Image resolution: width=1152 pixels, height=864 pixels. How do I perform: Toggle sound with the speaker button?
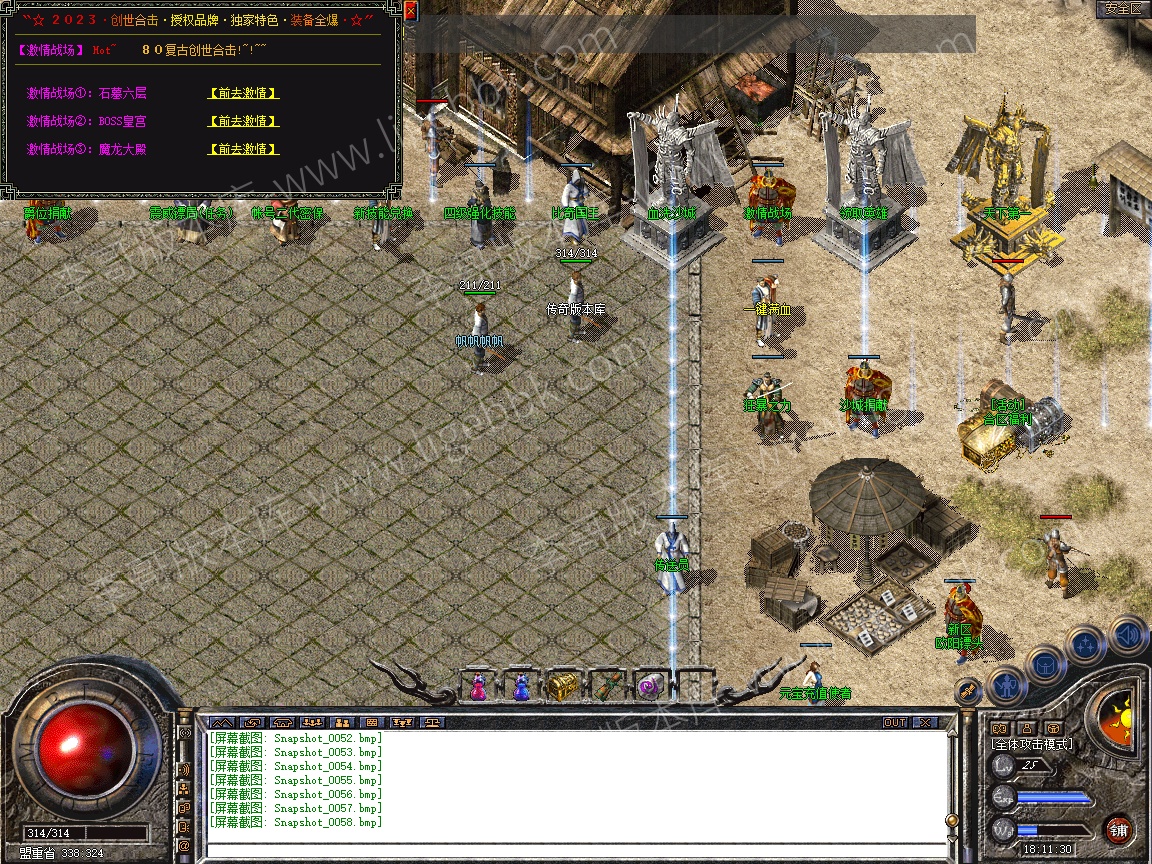[x=1128, y=634]
